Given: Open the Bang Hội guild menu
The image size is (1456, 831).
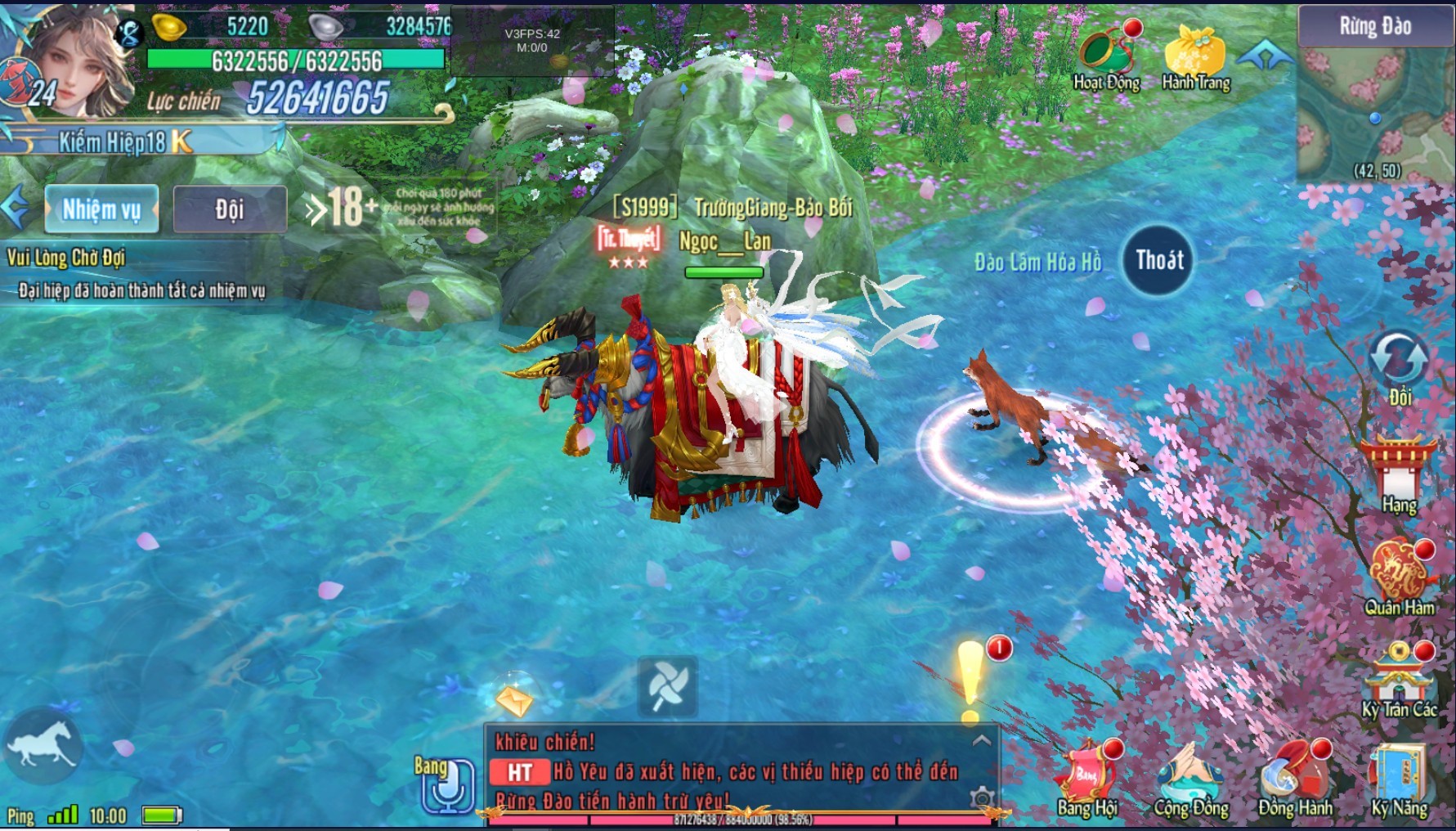Looking at the screenshot, I should 1086,777.
